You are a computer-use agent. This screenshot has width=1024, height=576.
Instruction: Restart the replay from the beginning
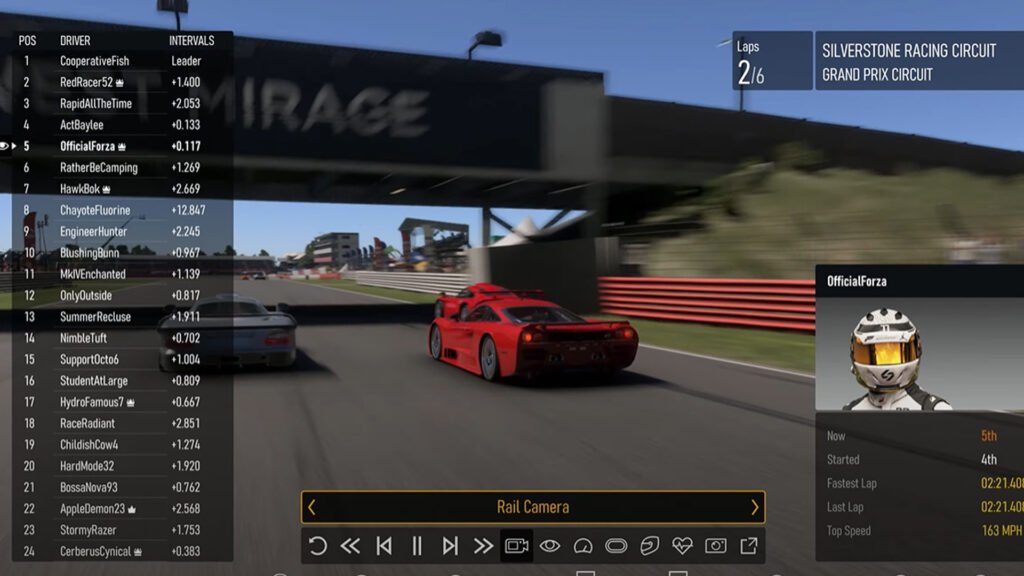tap(318, 546)
